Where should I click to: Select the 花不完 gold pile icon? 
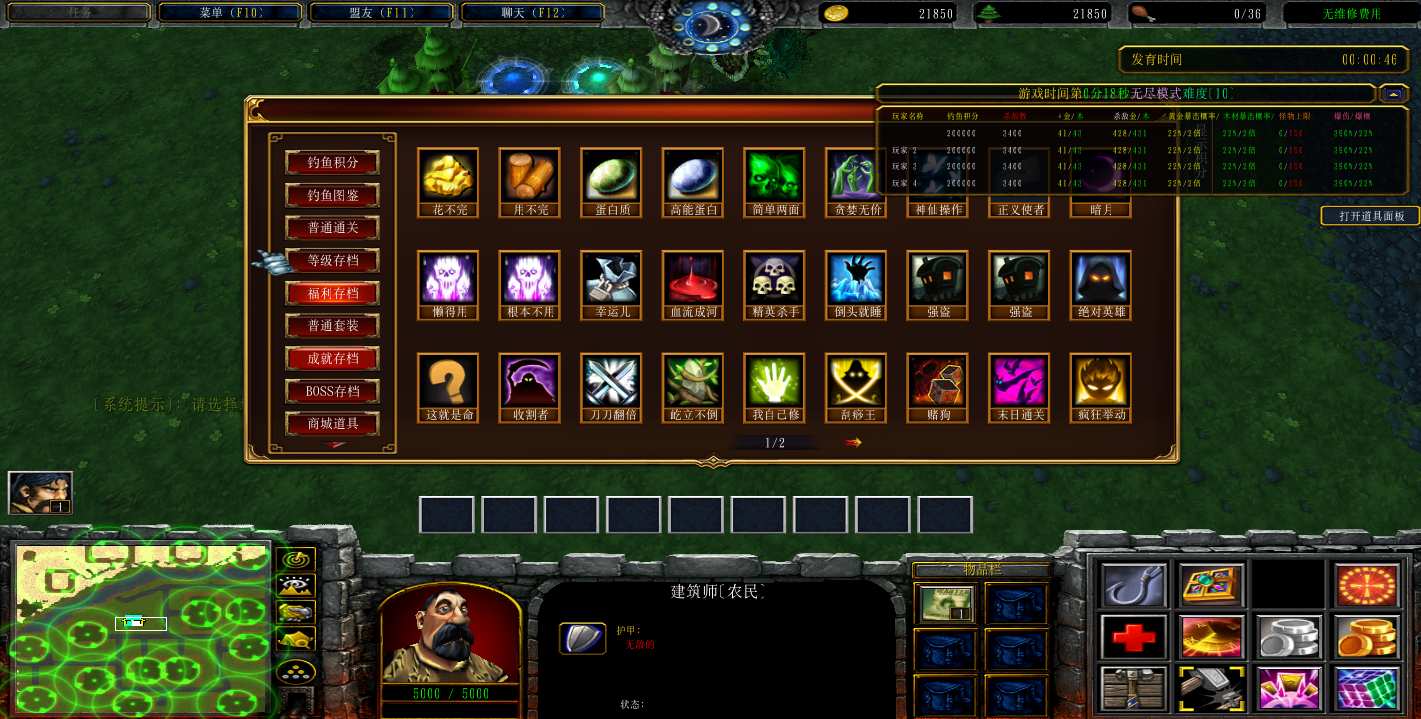click(447, 176)
